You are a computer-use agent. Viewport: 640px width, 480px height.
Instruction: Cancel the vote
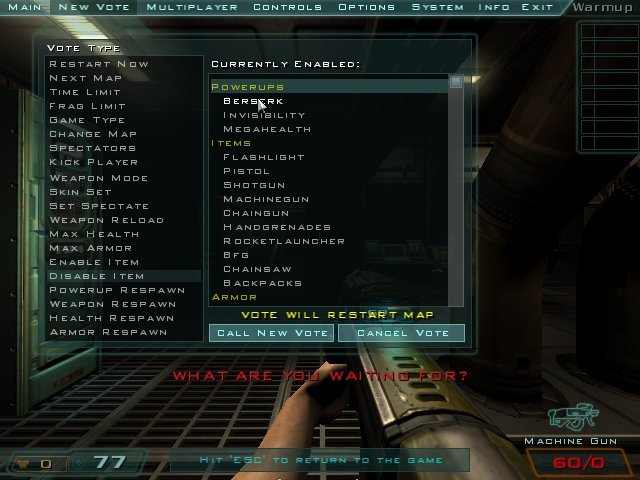coord(401,333)
